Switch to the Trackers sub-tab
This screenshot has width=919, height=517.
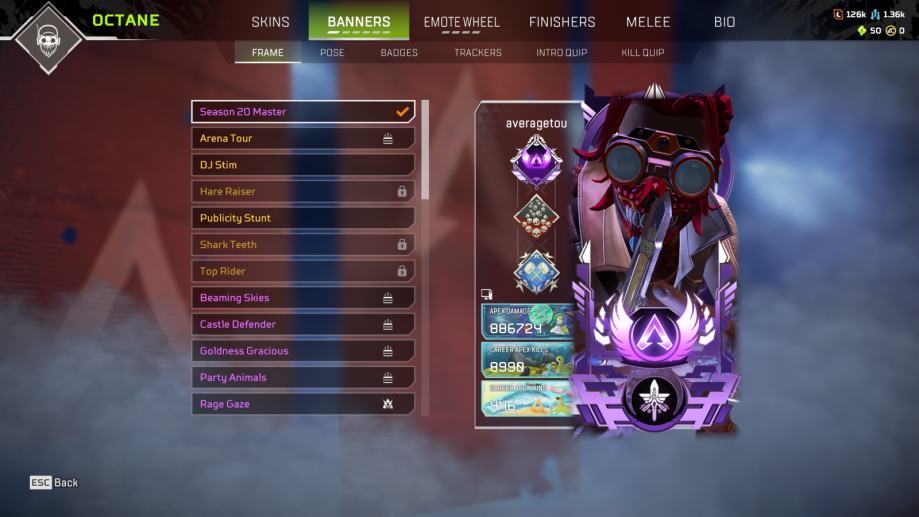pos(478,52)
